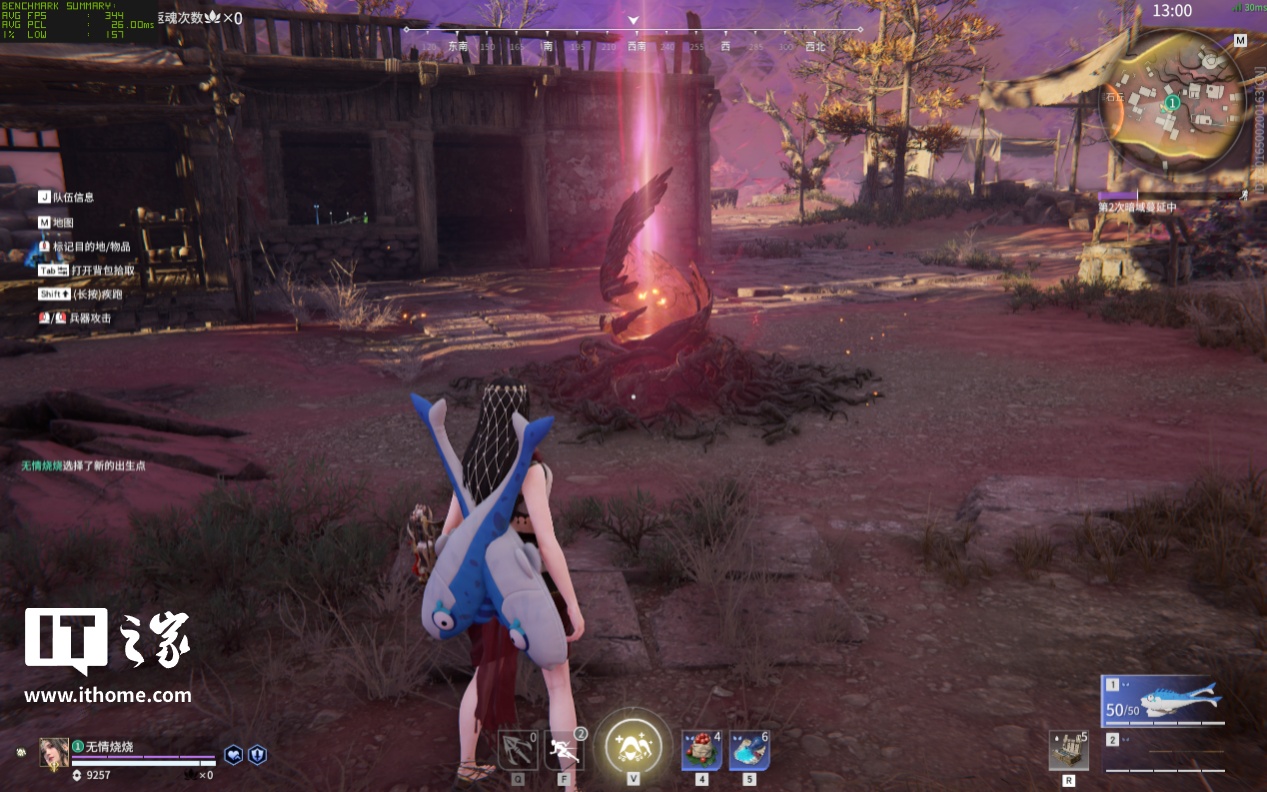Use the blue potion consumable
The height and width of the screenshot is (792, 1267).
coord(749,750)
